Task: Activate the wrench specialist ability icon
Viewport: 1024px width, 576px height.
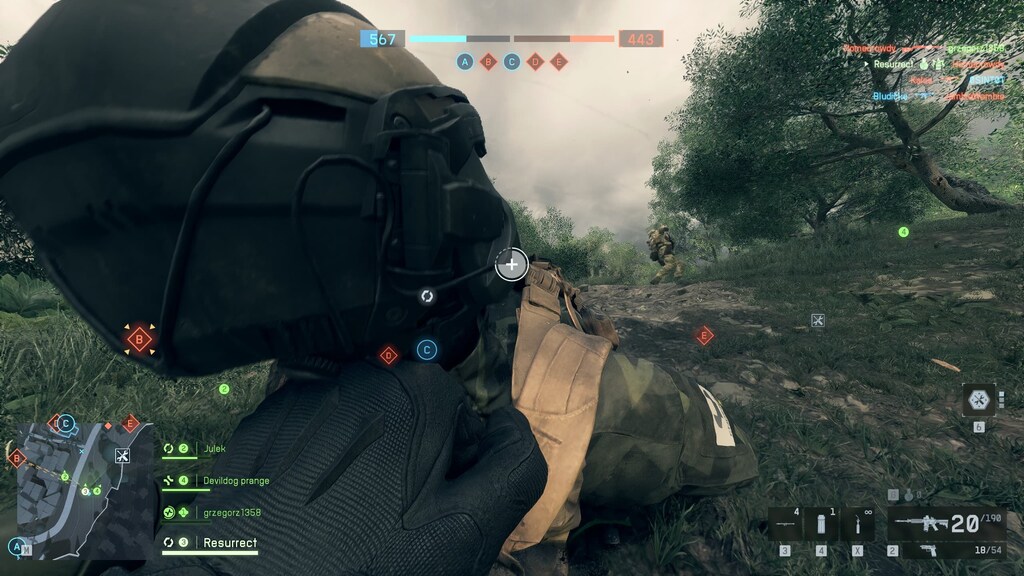Action: click(979, 400)
